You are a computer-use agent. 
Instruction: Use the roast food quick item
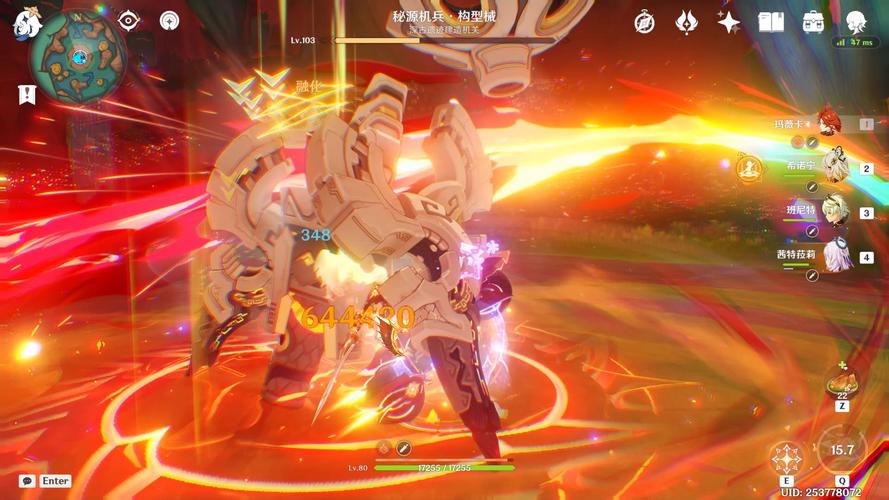click(840, 382)
